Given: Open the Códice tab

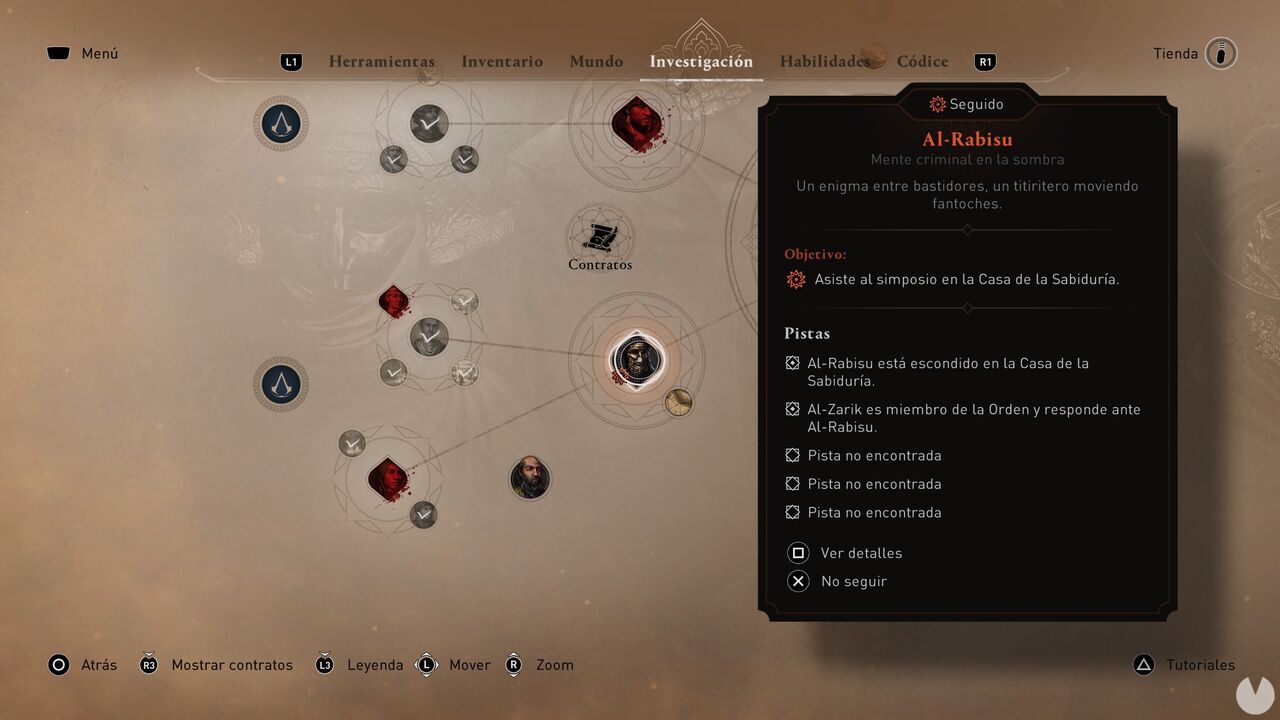Looking at the screenshot, I should click(922, 61).
